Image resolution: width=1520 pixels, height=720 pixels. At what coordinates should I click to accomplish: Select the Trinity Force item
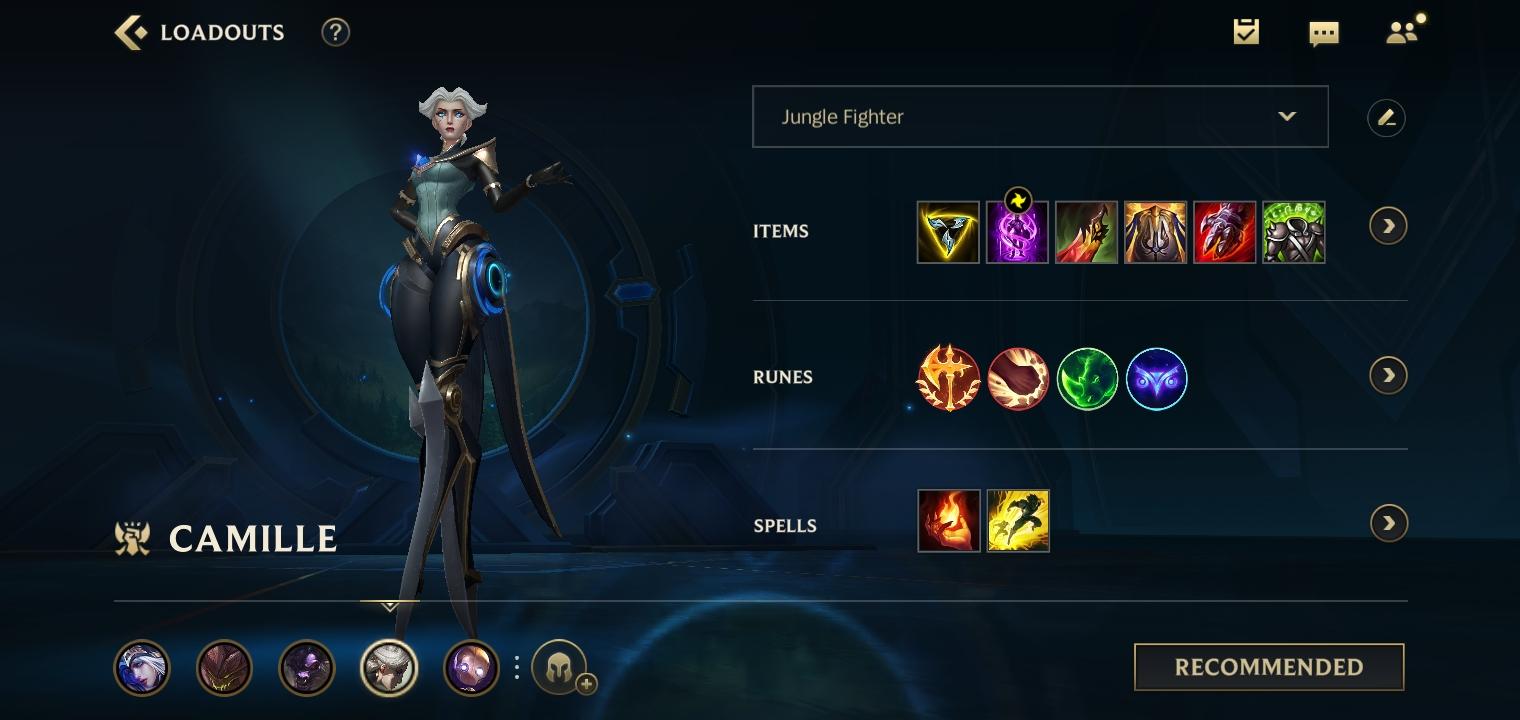(948, 232)
